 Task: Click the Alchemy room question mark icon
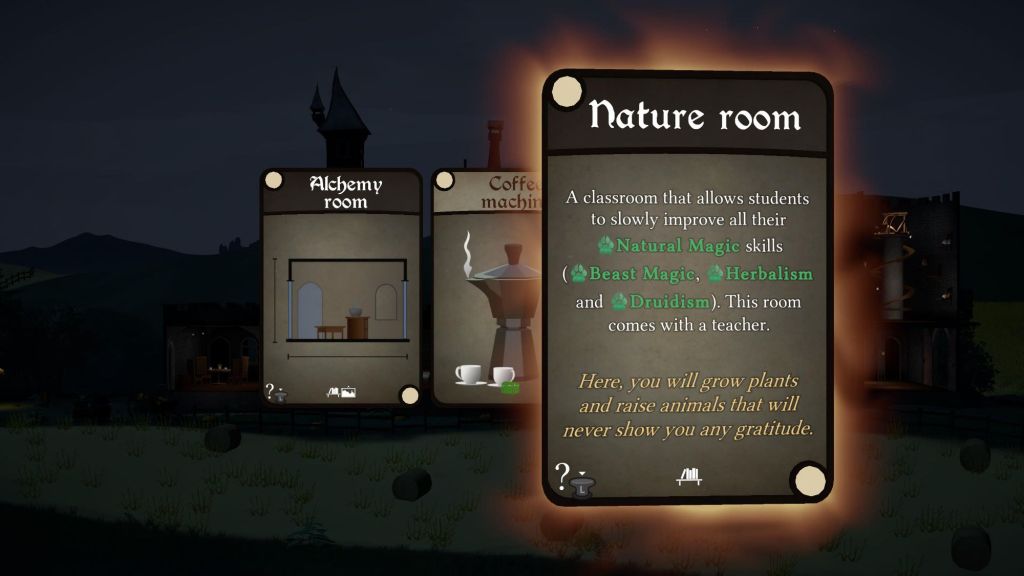269,390
